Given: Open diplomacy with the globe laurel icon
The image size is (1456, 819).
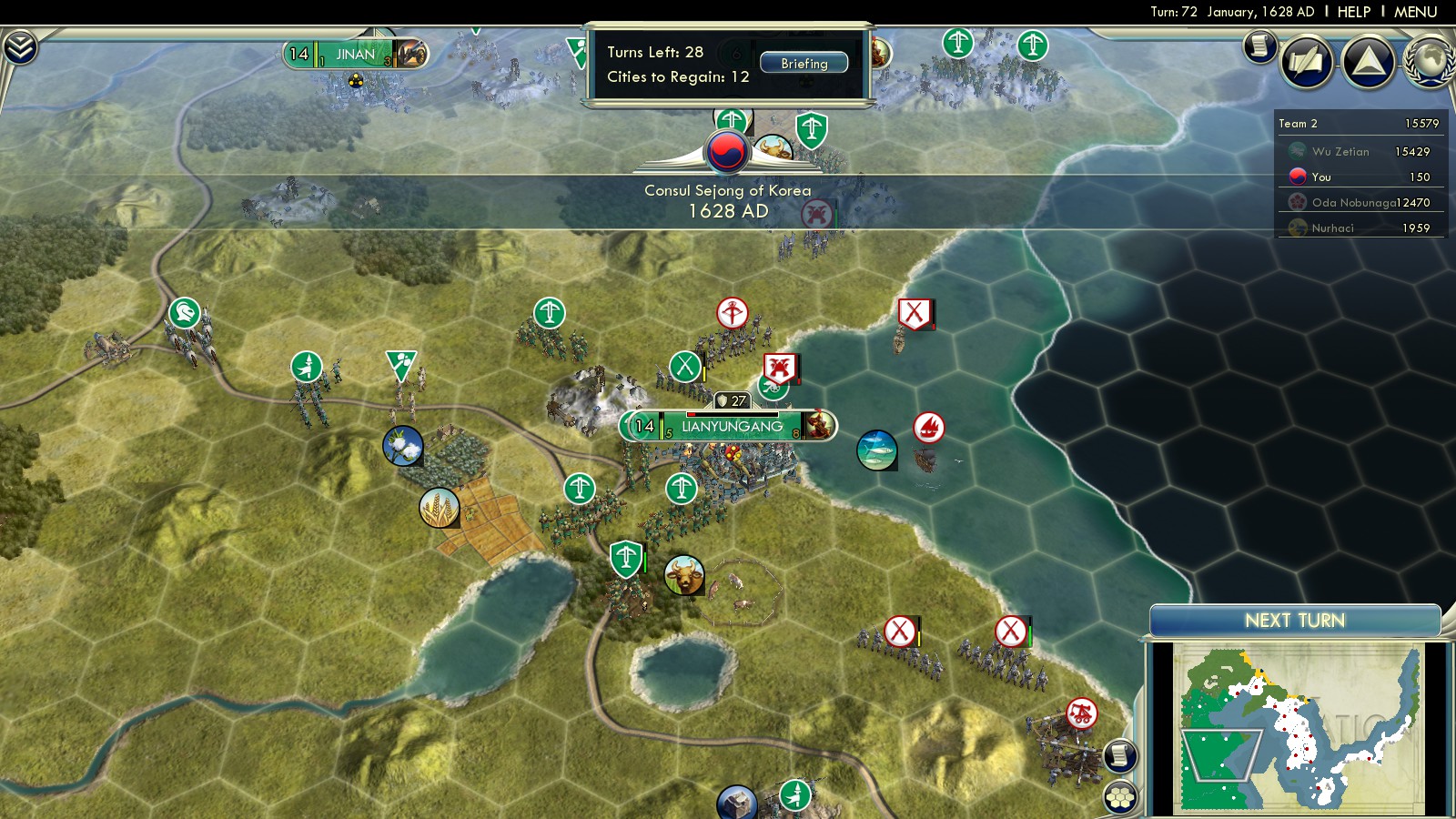Looking at the screenshot, I should pos(1430,62).
